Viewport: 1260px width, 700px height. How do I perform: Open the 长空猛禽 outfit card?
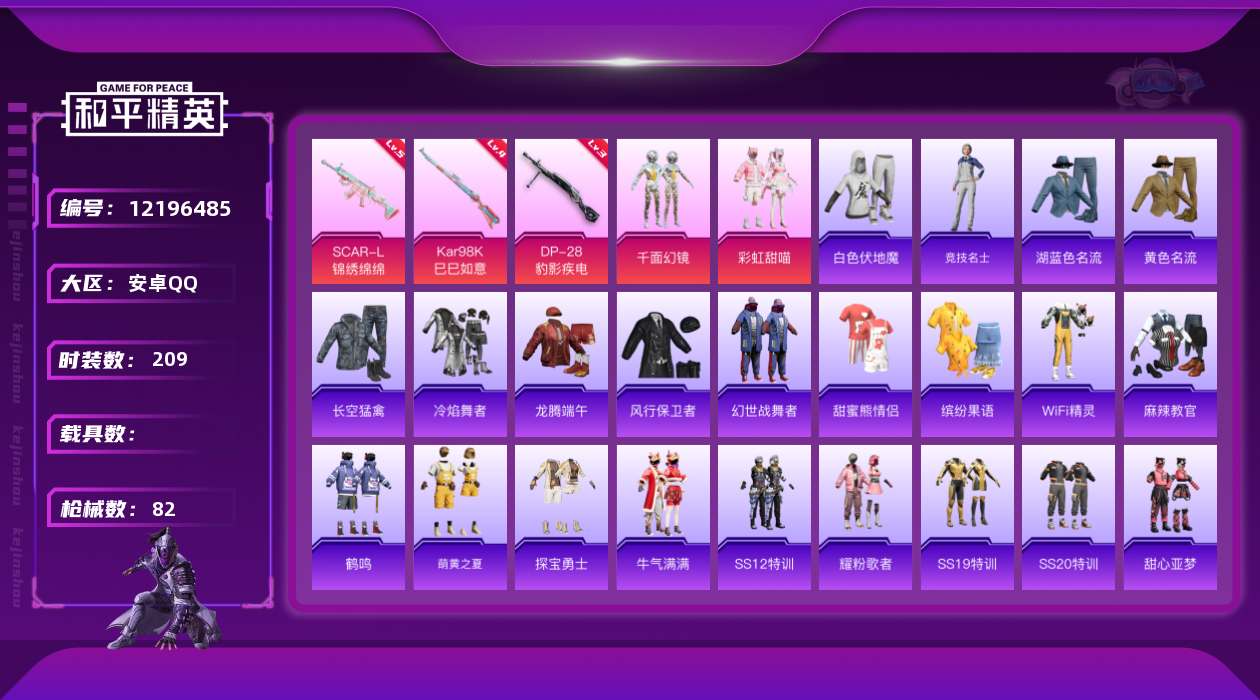coord(358,364)
